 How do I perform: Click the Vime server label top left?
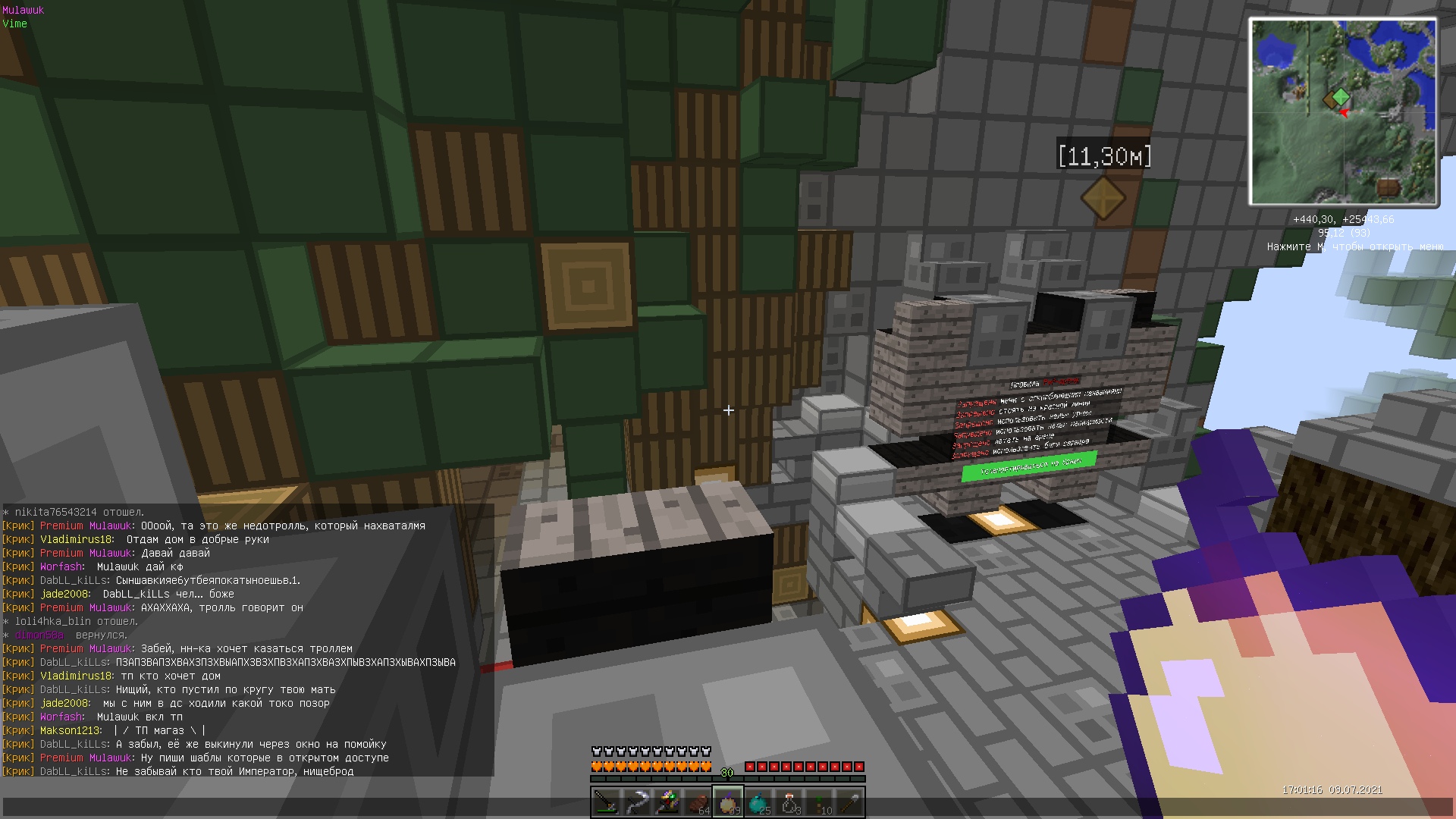point(16,24)
